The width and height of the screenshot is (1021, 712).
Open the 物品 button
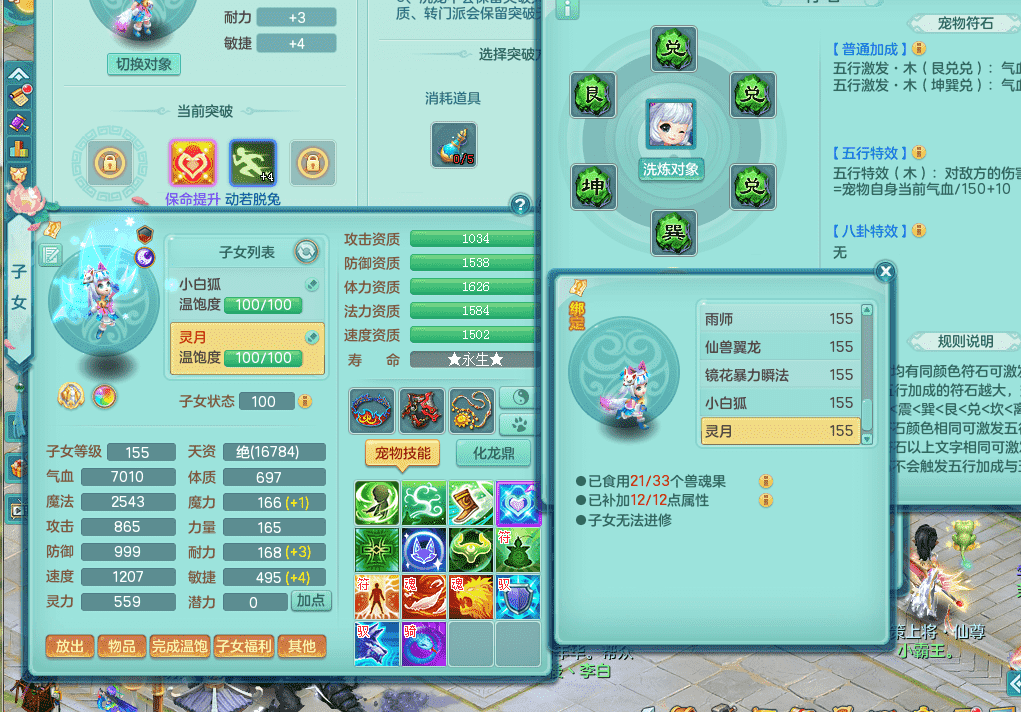(x=122, y=646)
